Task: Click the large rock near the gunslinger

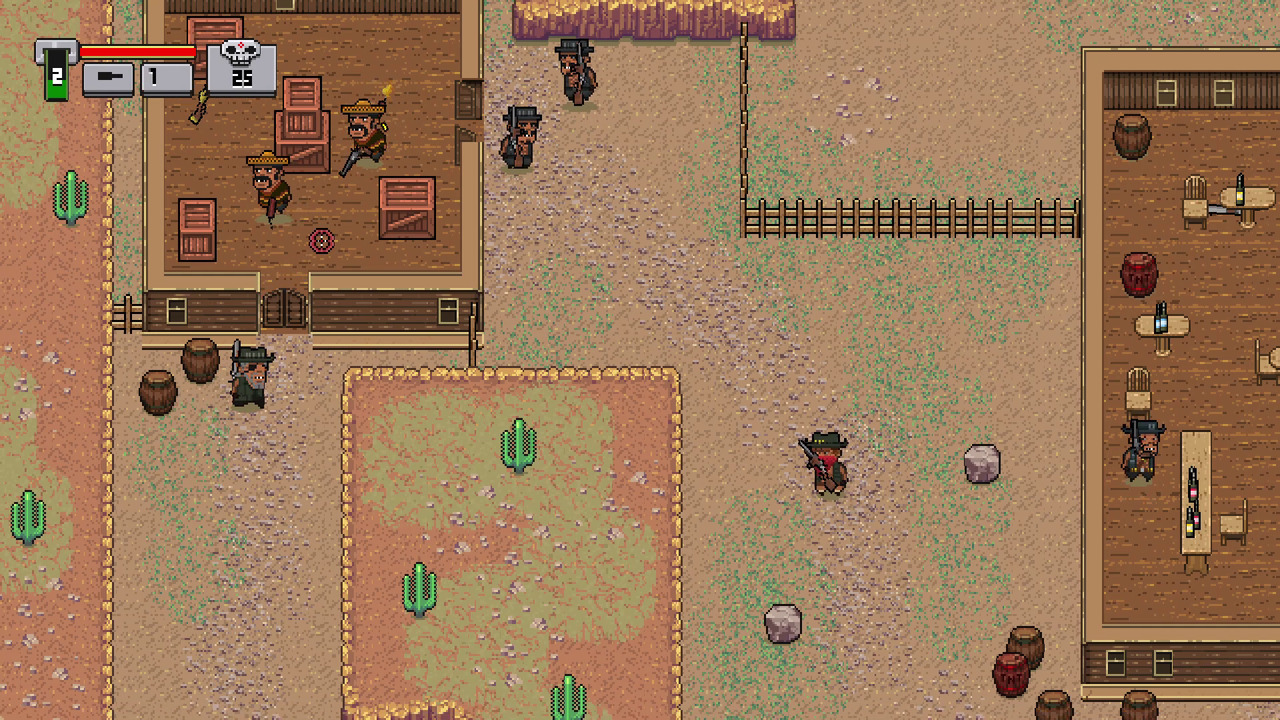Action: point(981,460)
